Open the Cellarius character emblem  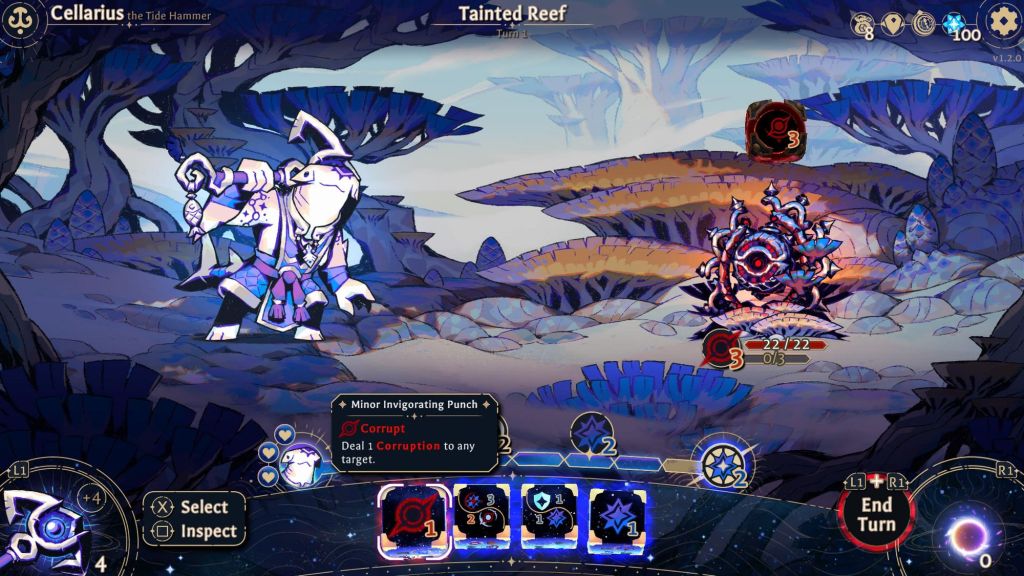18,21
